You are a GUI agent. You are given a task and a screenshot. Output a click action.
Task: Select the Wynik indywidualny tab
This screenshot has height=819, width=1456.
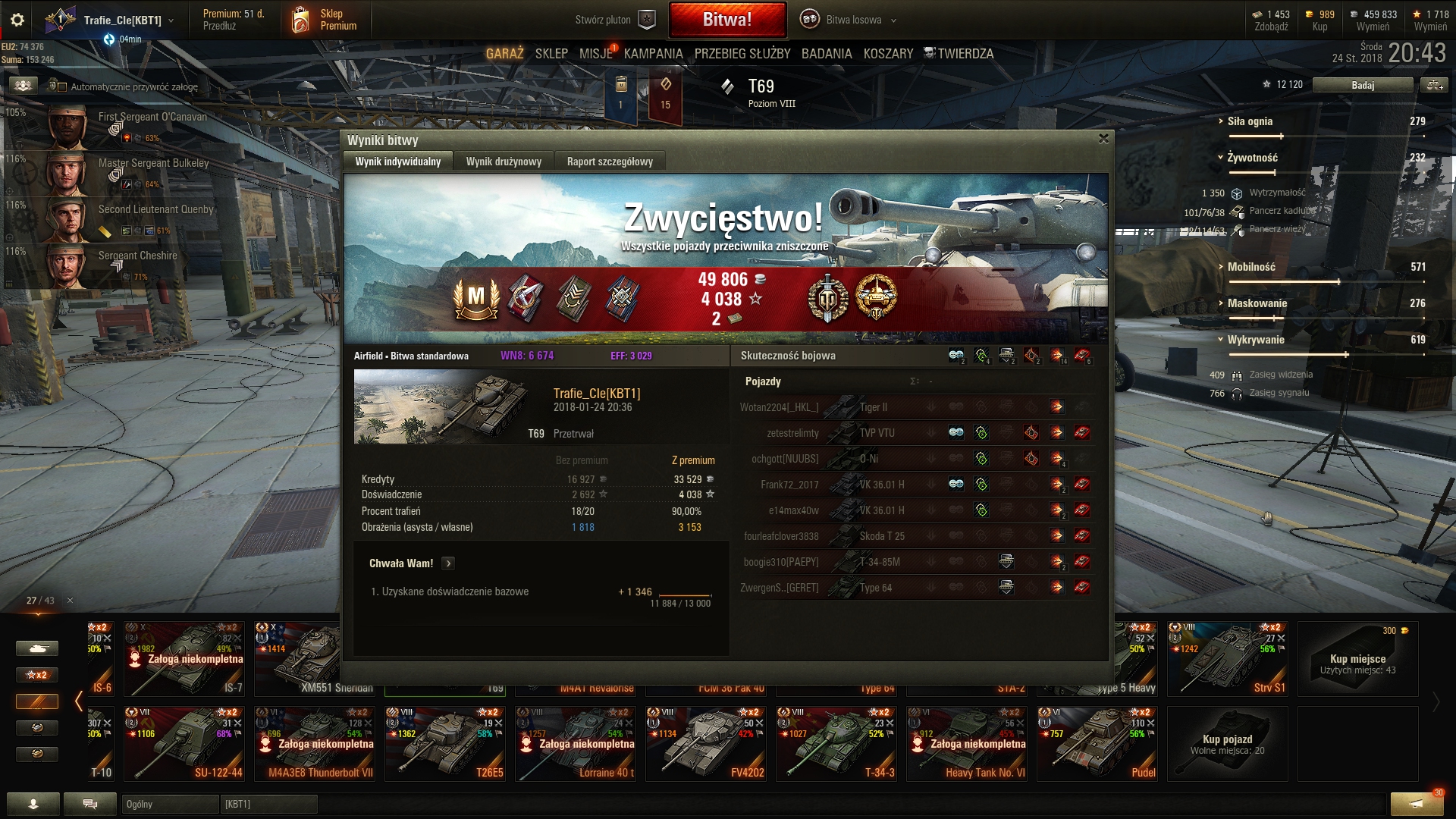point(397,162)
